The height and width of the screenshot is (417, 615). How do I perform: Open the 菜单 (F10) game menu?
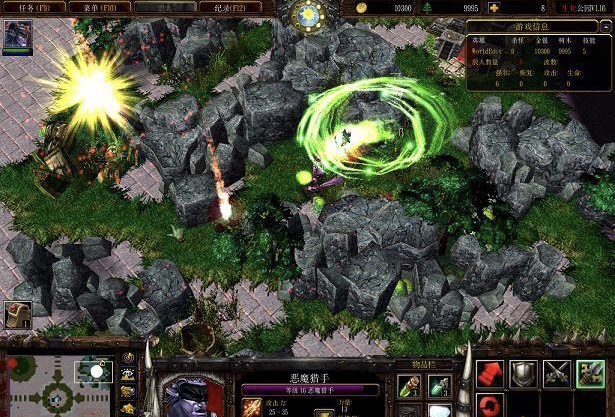coord(104,7)
